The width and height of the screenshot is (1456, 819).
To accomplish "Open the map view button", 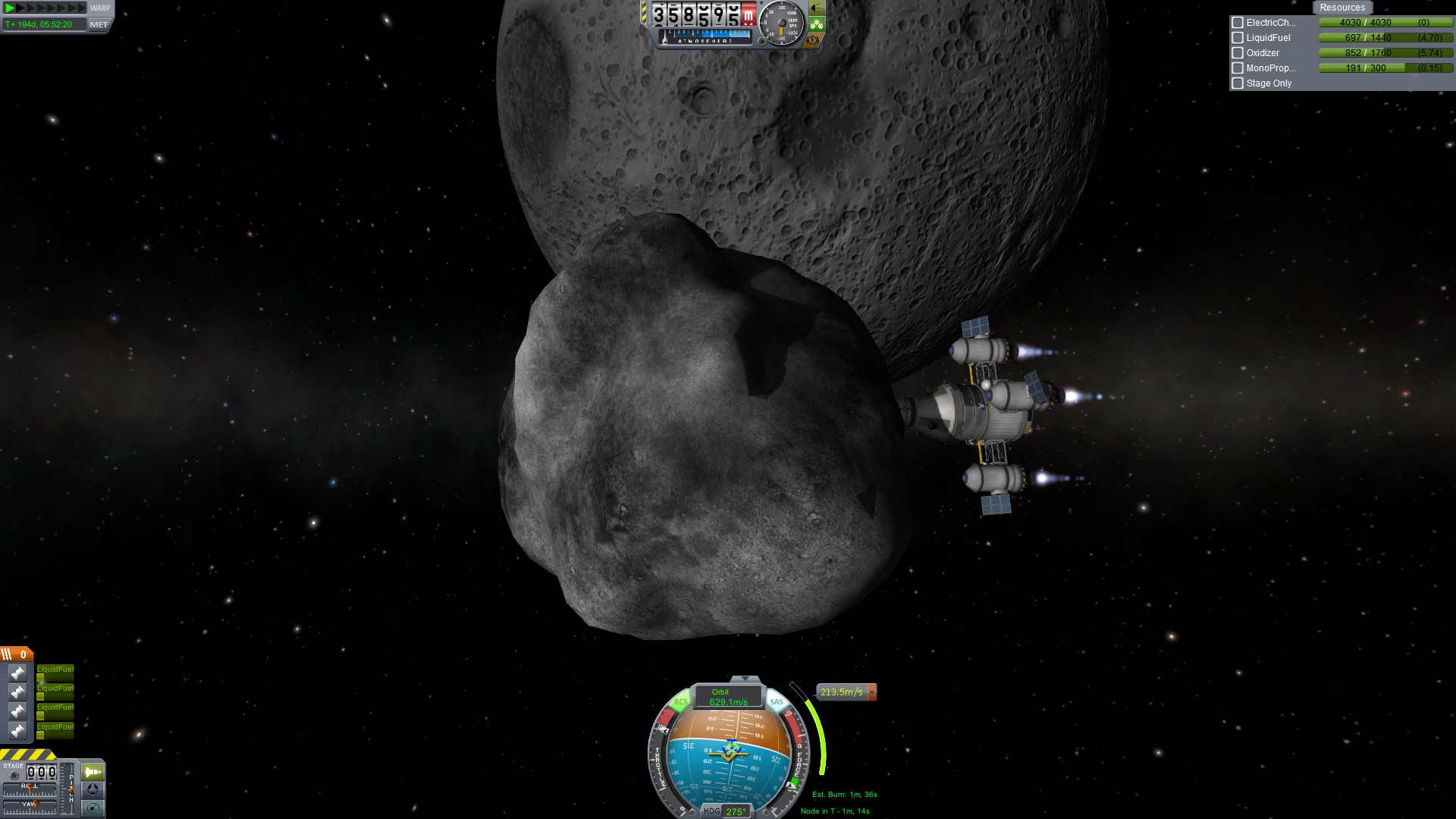I will 93,808.
